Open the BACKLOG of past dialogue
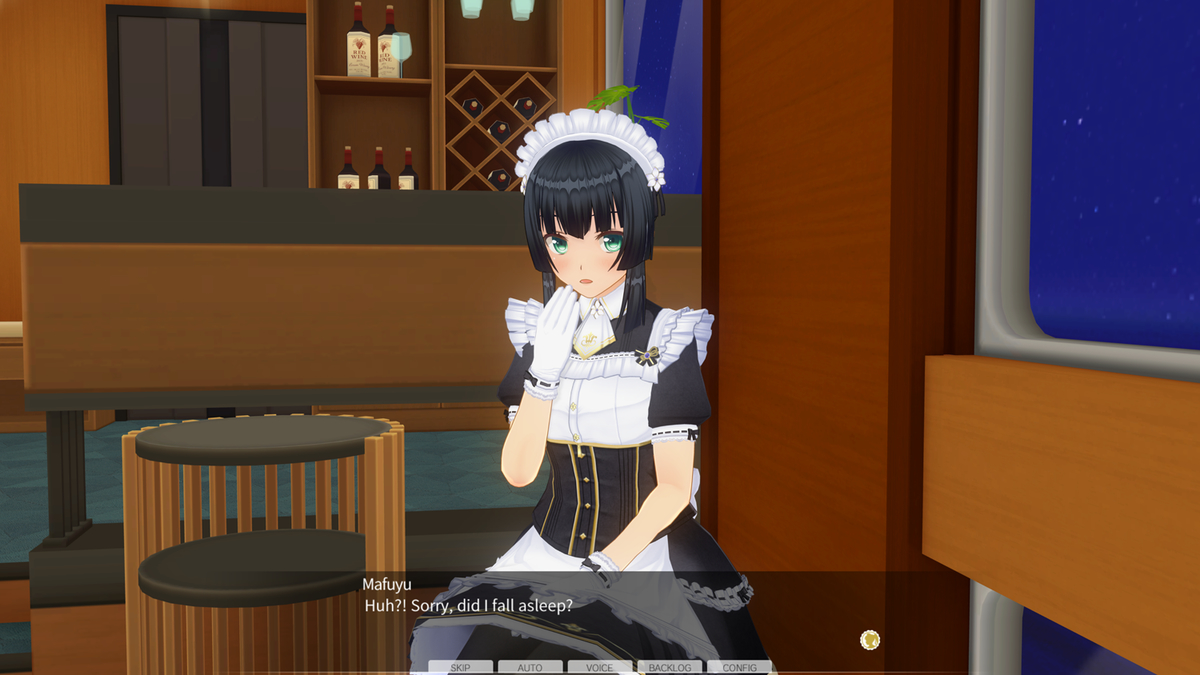The height and width of the screenshot is (675, 1200). (670, 667)
